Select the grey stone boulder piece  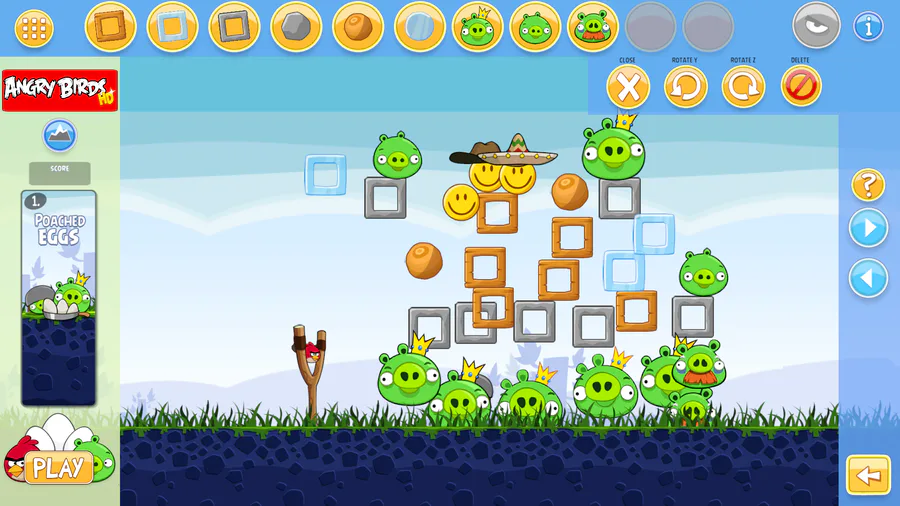tap(296, 27)
